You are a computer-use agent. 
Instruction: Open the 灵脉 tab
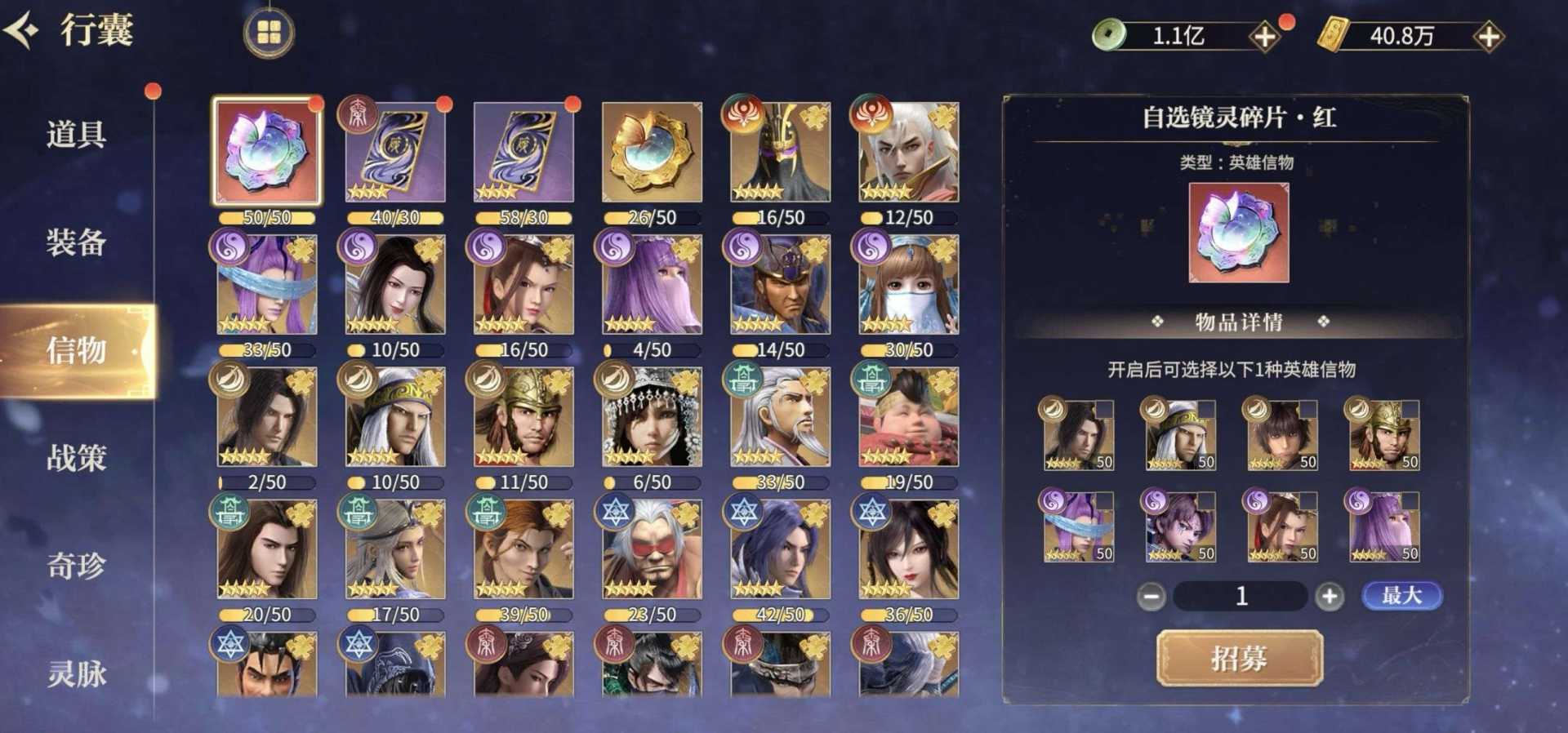pyautogui.click(x=76, y=673)
